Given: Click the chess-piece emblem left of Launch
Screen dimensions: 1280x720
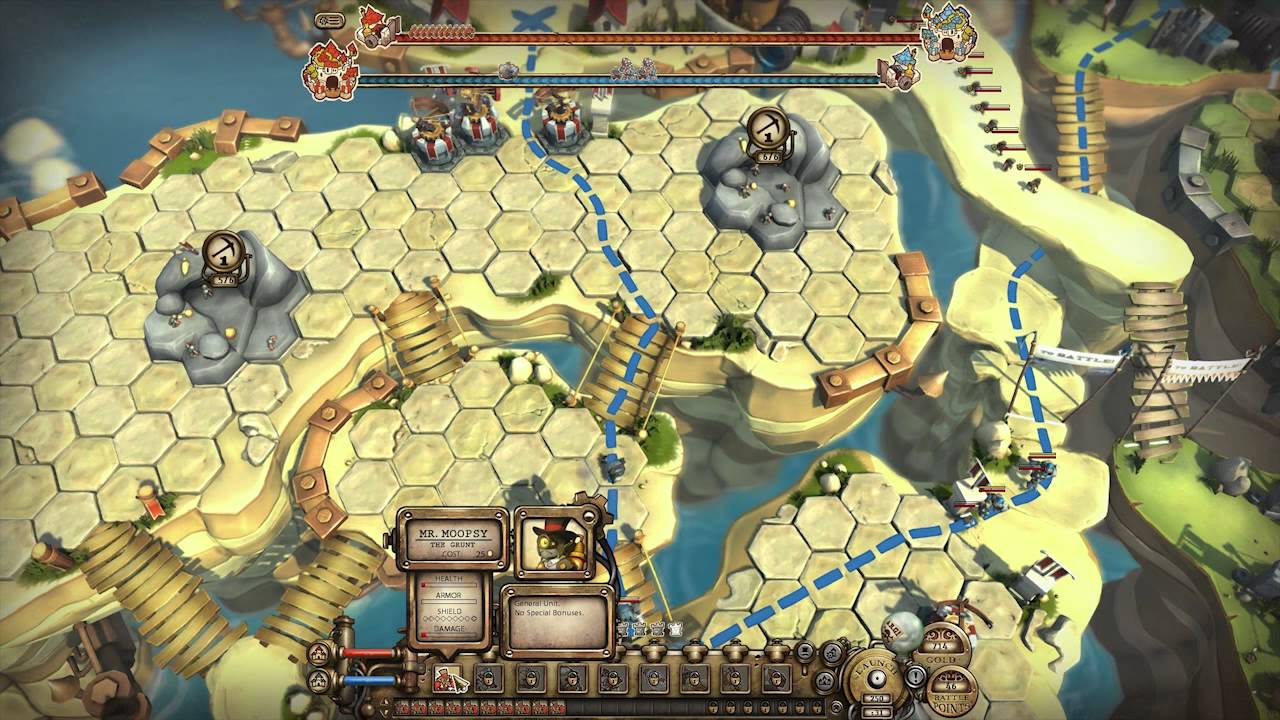Looking at the screenshot, I should point(804,652).
